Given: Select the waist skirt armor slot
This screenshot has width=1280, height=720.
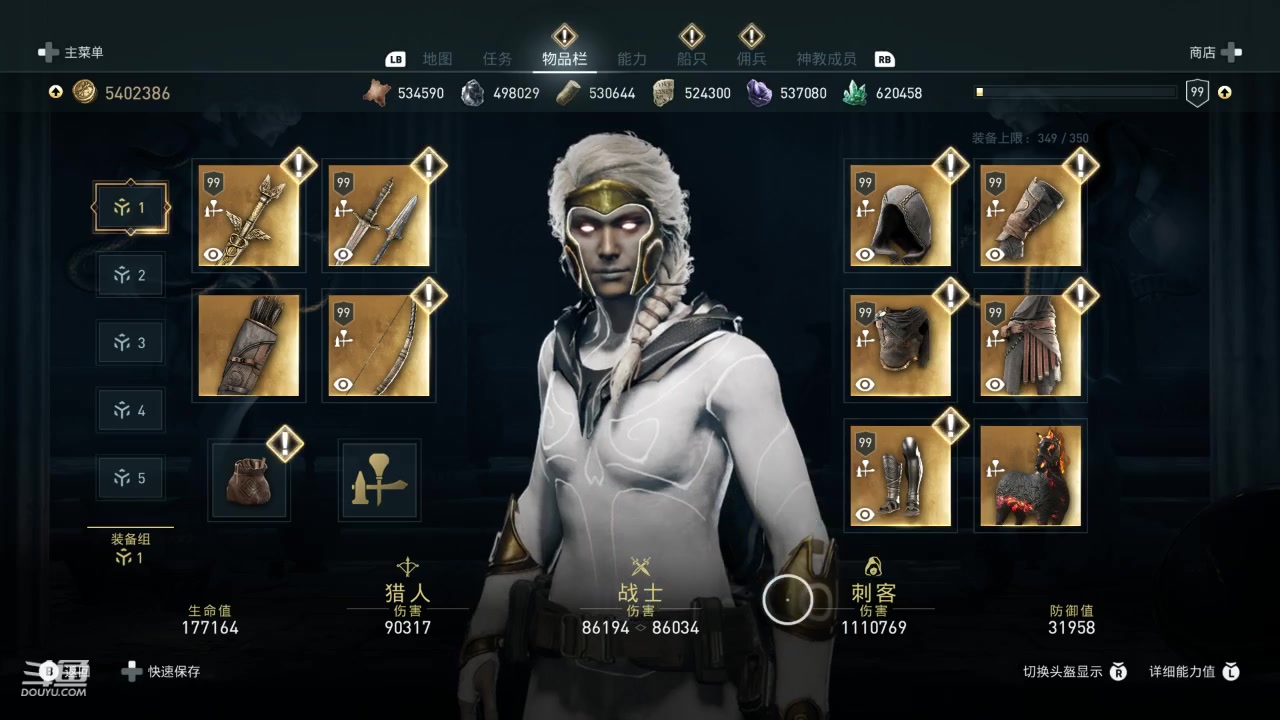Looking at the screenshot, I should [x=1030, y=345].
